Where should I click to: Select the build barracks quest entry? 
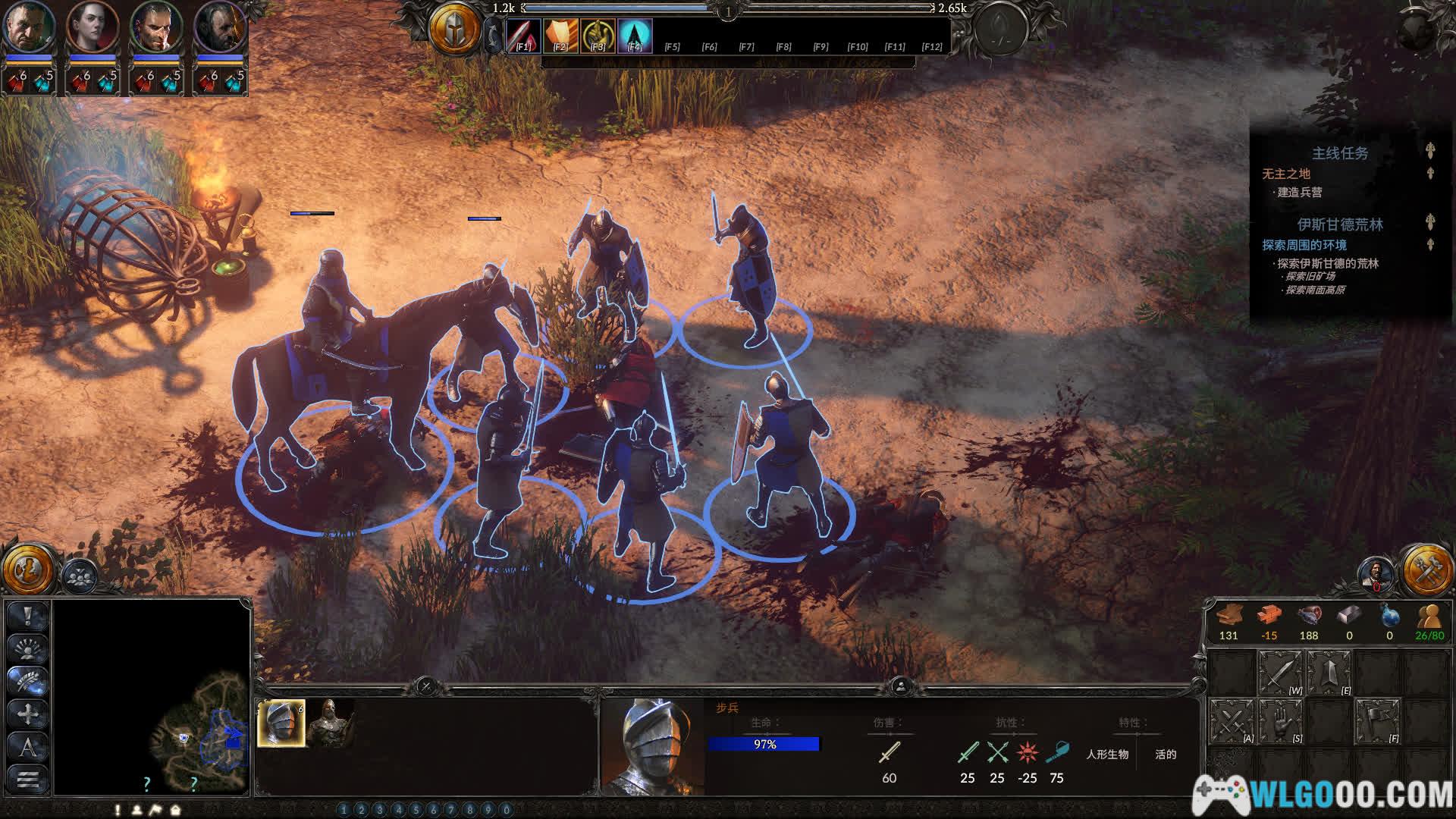point(1299,193)
